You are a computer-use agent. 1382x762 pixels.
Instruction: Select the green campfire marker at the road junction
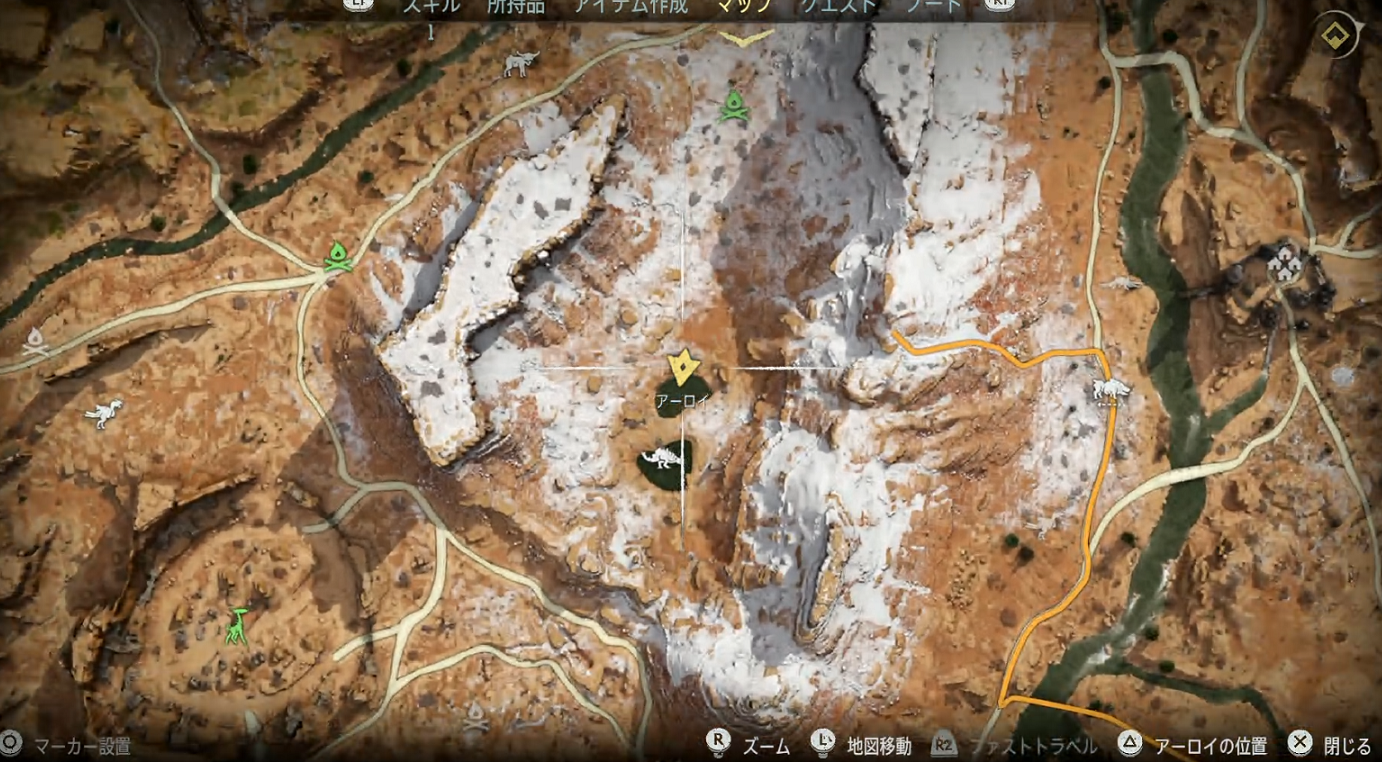(x=339, y=256)
